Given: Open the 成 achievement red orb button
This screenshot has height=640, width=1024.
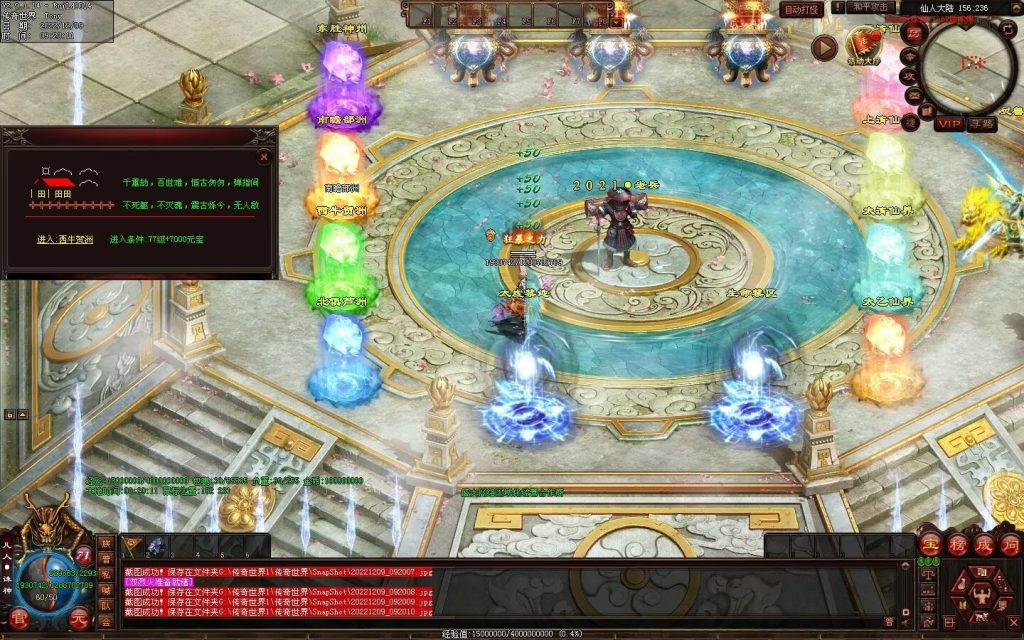Looking at the screenshot, I should [x=983, y=545].
